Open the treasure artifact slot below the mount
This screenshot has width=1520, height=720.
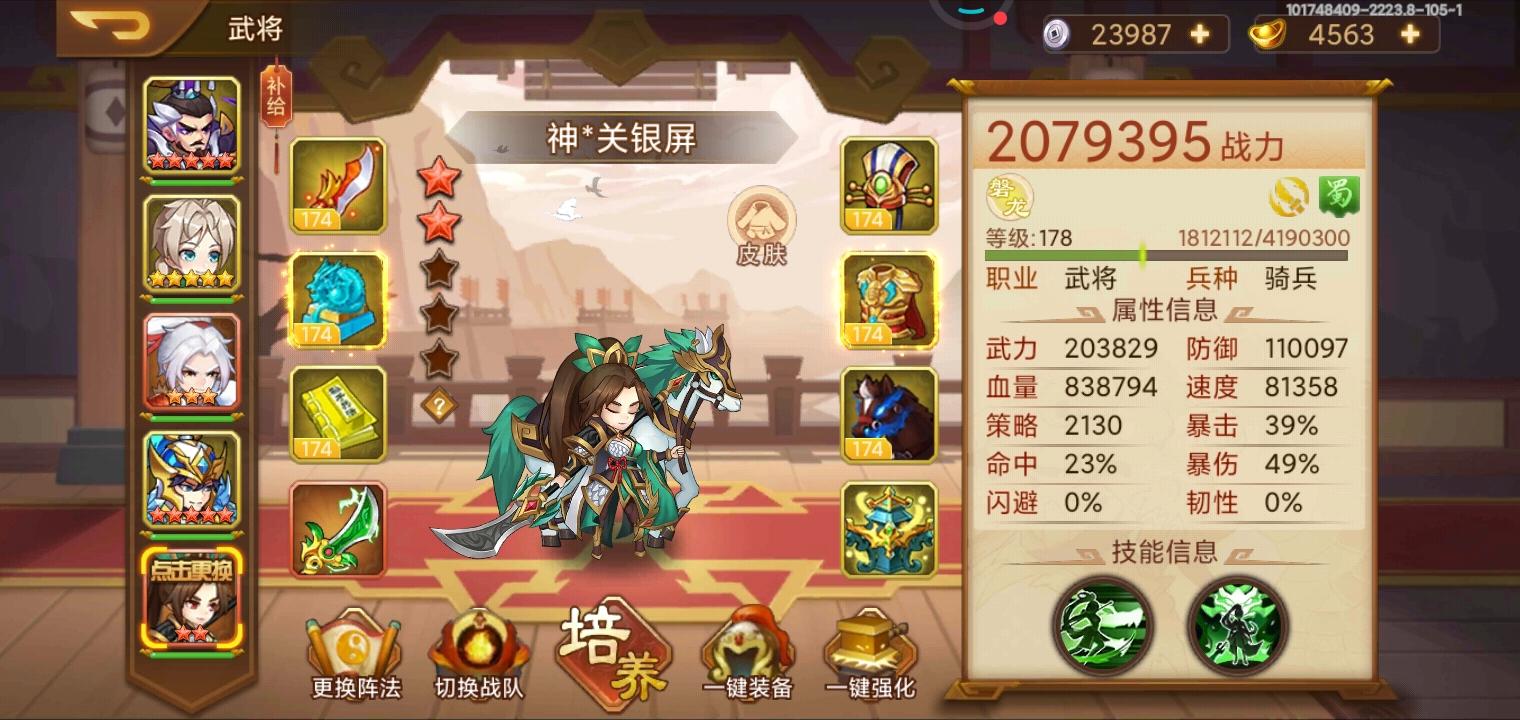pyautogui.click(x=888, y=530)
